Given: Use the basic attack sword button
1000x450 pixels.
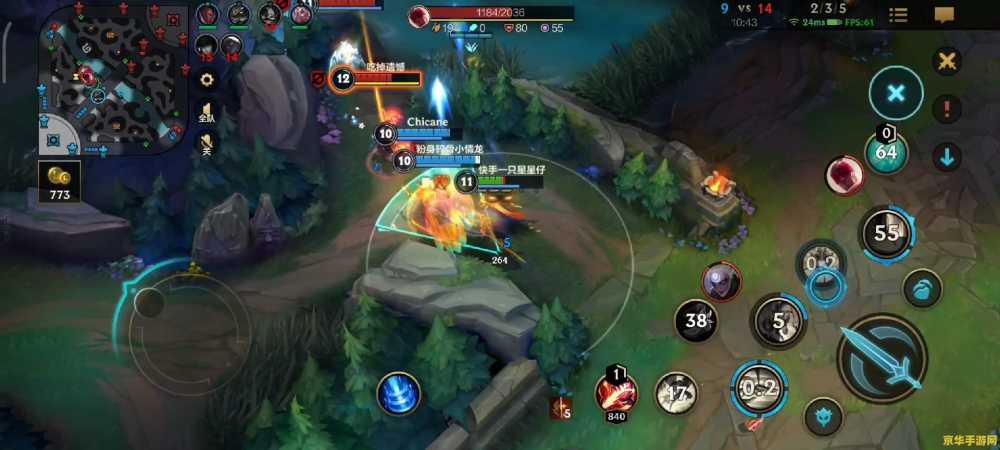Looking at the screenshot, I should (x=881, y=358).
